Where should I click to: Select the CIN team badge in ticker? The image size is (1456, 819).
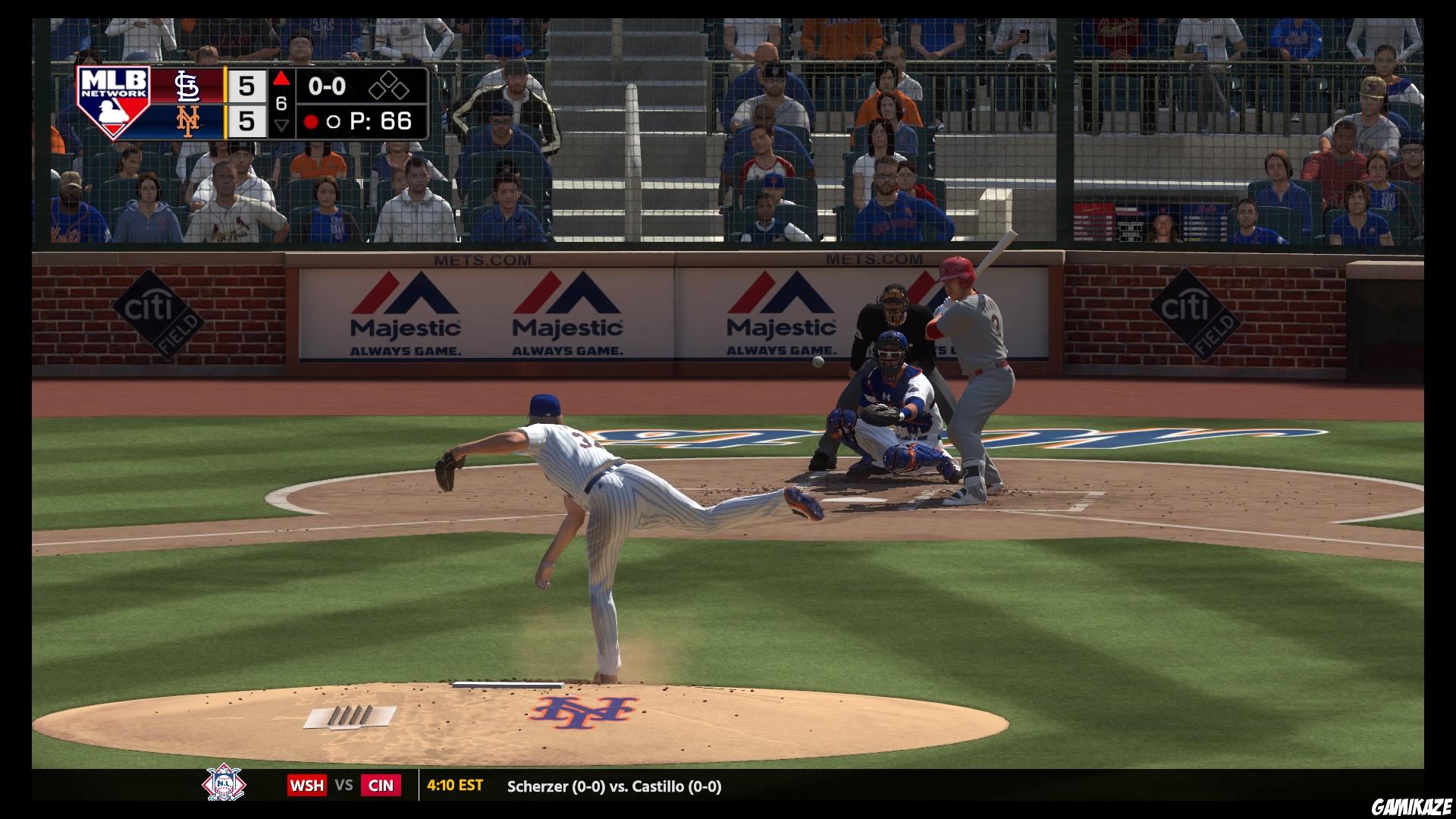click(381, 786)
